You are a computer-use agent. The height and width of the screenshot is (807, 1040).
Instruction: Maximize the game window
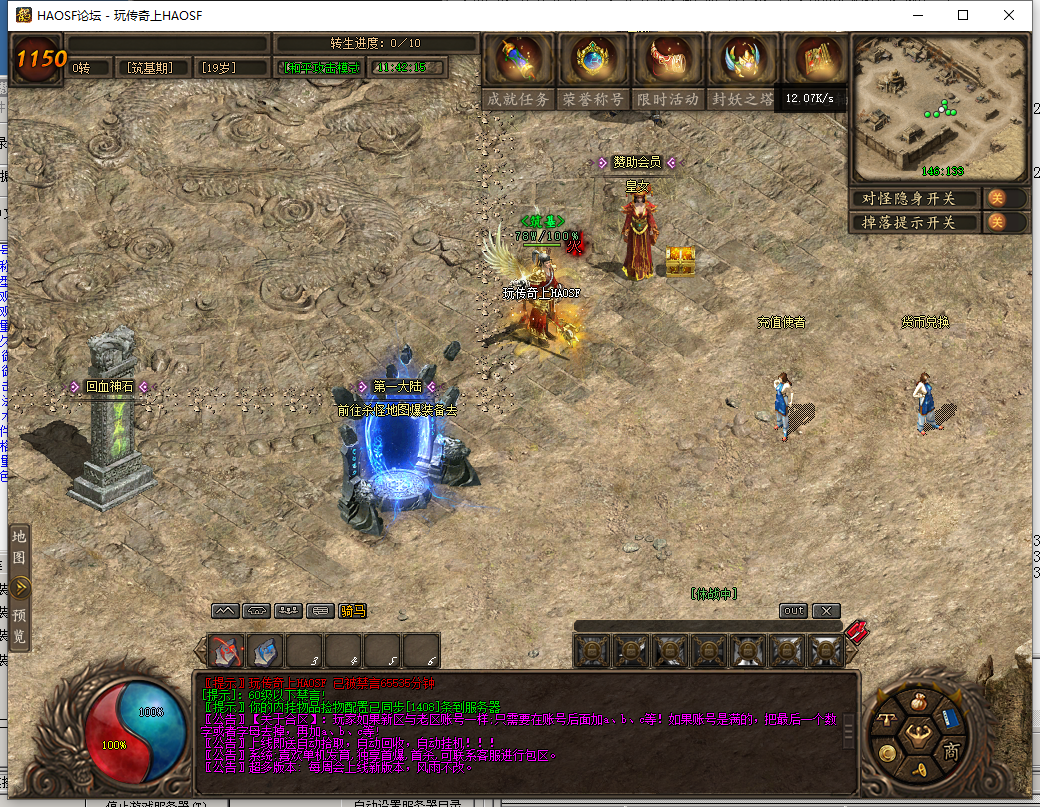(963, 15)
